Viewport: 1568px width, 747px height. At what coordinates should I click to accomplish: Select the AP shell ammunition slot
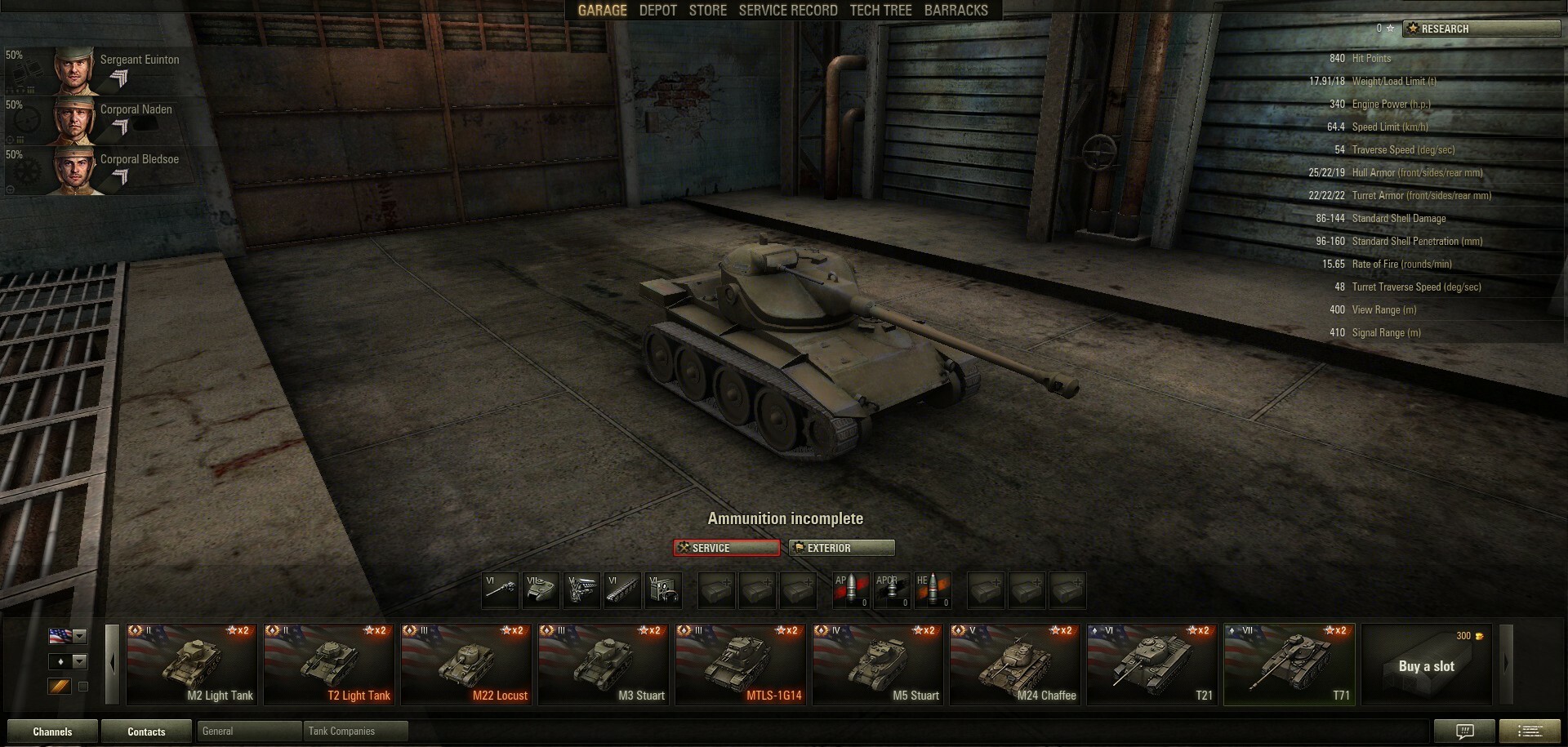[x=851, y=590]
